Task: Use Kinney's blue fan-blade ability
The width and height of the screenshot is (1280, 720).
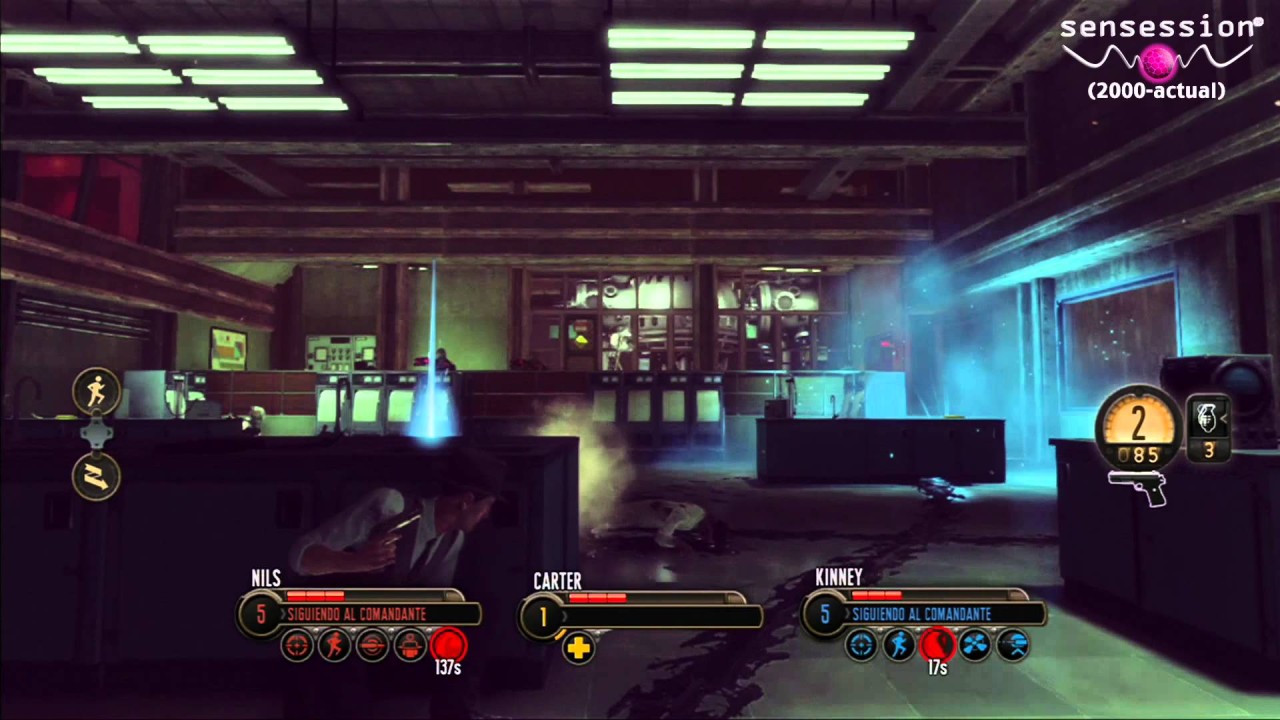Action: [975, 645]
